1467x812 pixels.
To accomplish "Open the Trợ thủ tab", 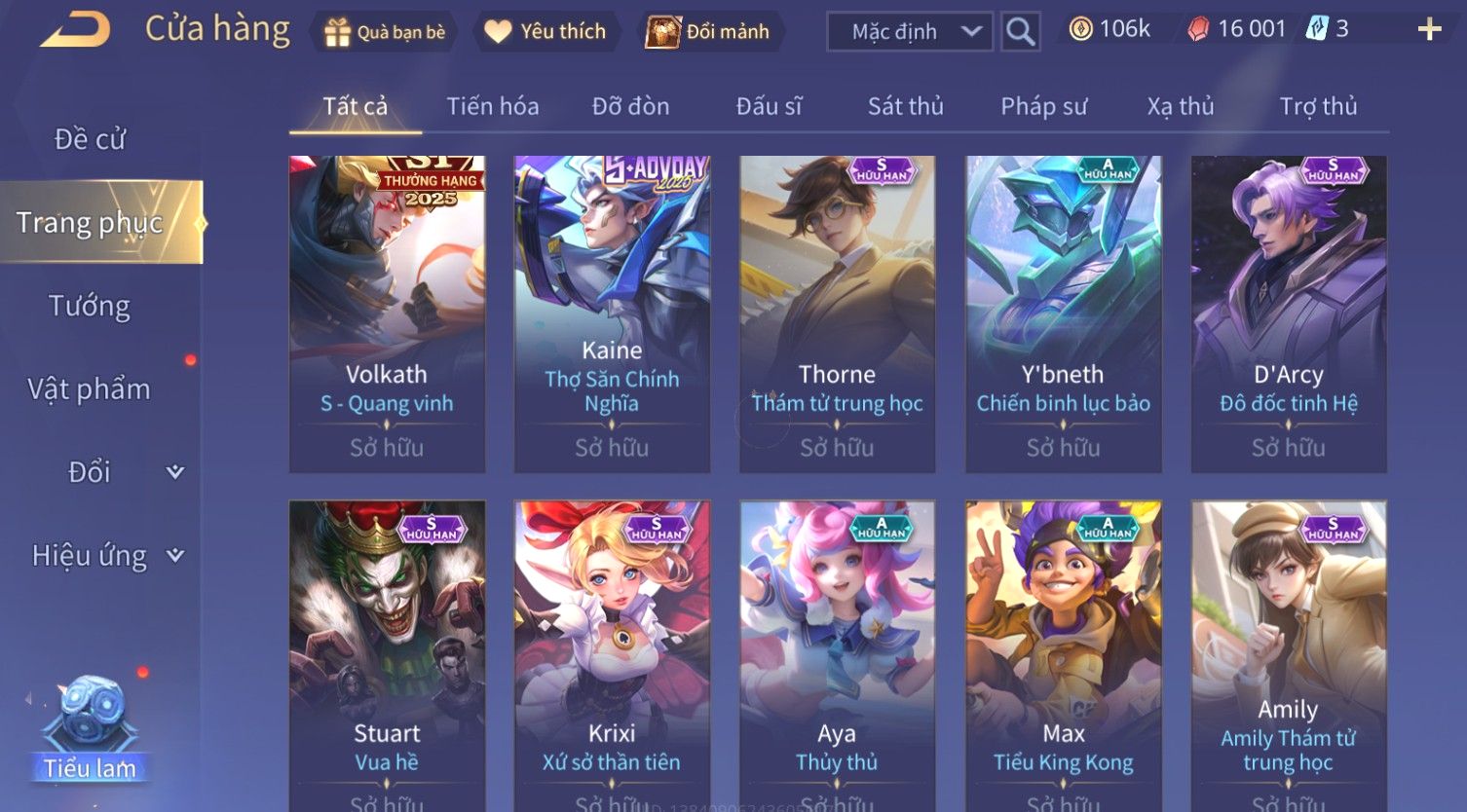I will tap(1318, 106).
